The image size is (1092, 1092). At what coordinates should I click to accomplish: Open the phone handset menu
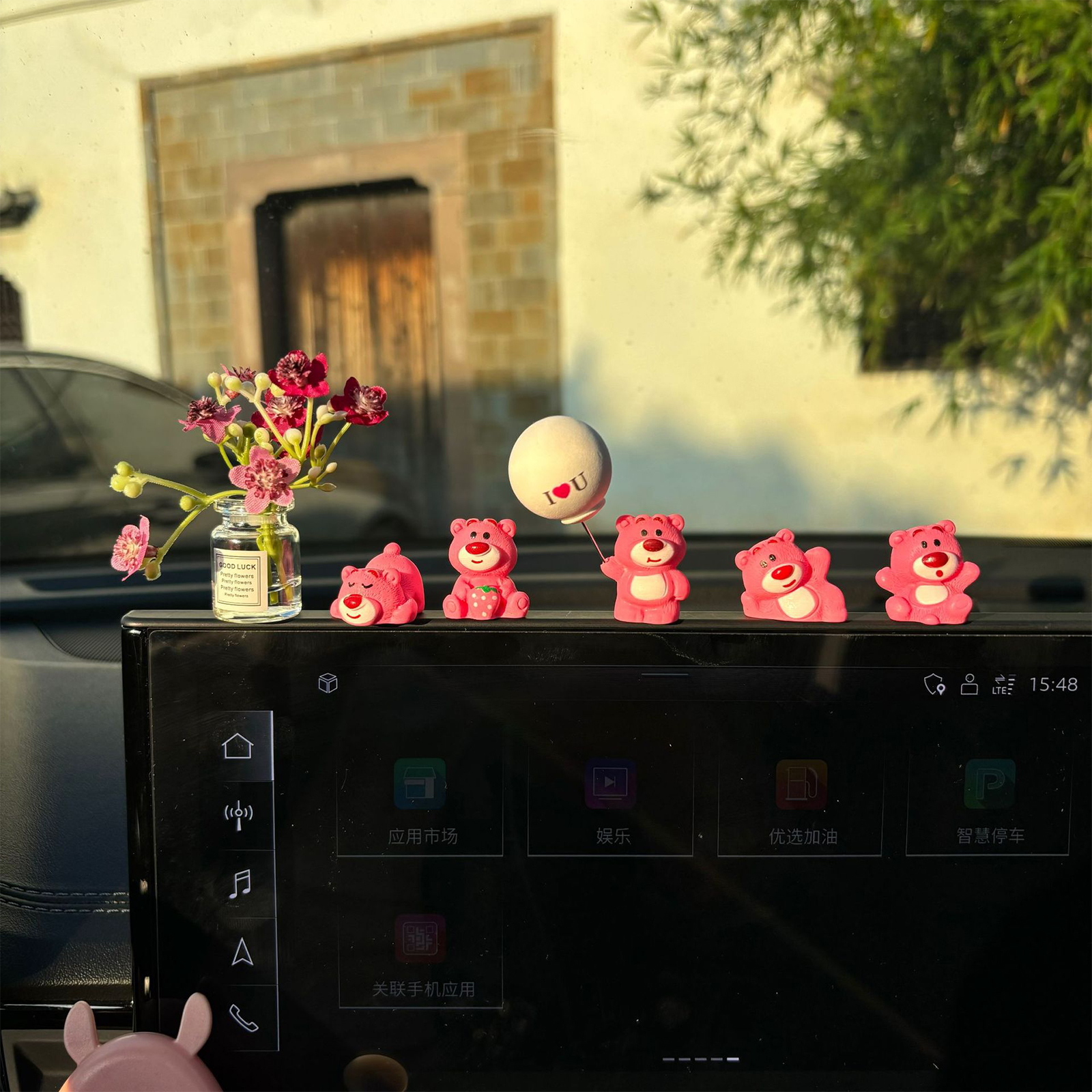(x=243, y=1018)
